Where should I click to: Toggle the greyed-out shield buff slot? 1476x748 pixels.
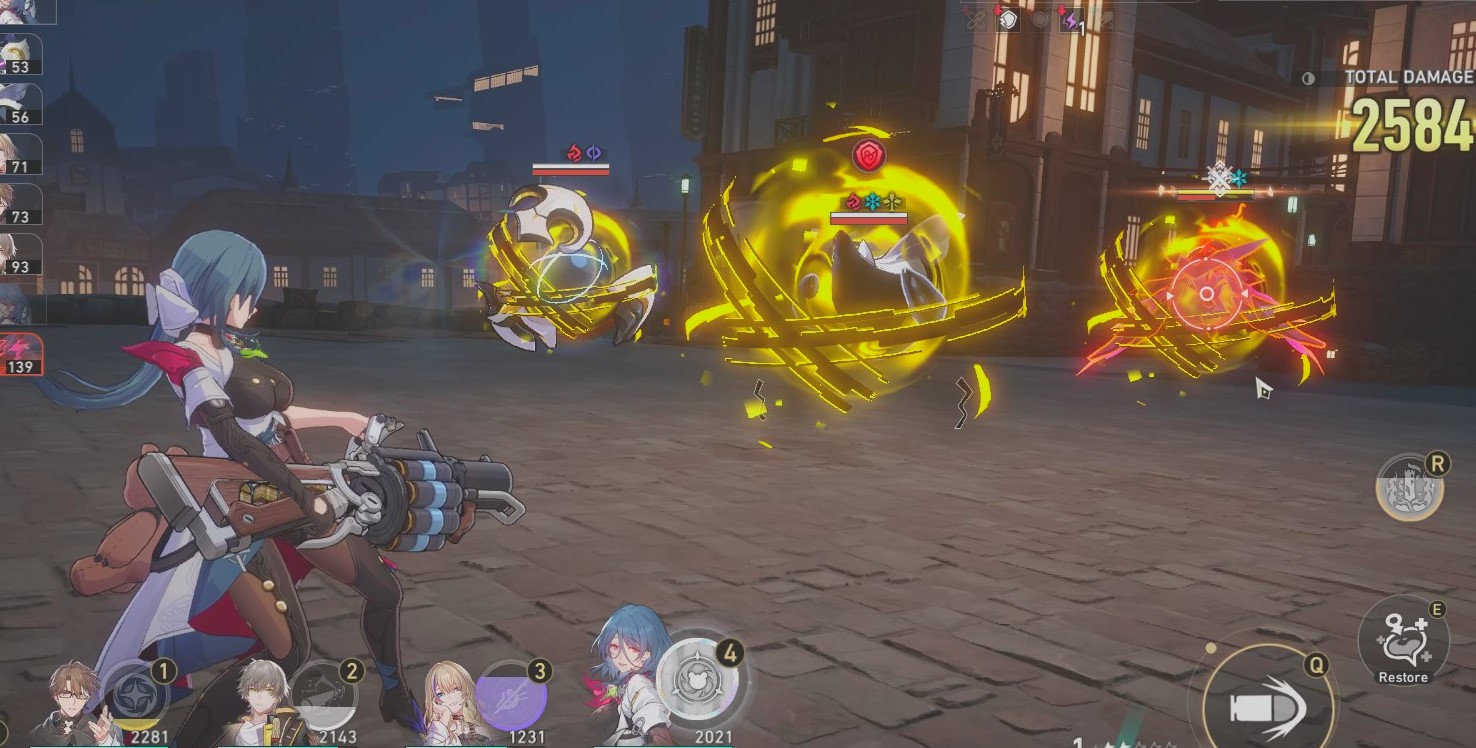pyautogui.click(x=1040, y=18)
